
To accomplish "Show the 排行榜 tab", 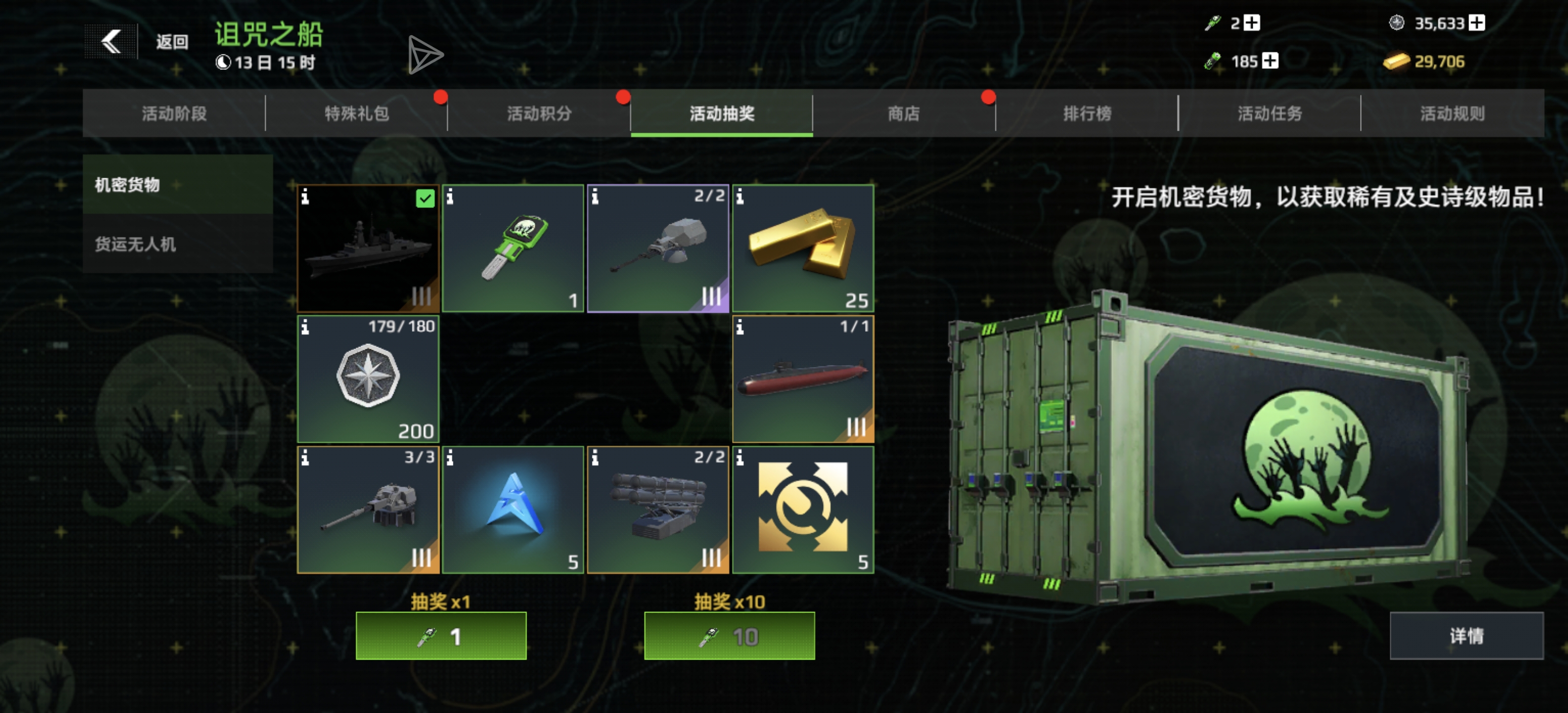I will tap(1087, 113).
